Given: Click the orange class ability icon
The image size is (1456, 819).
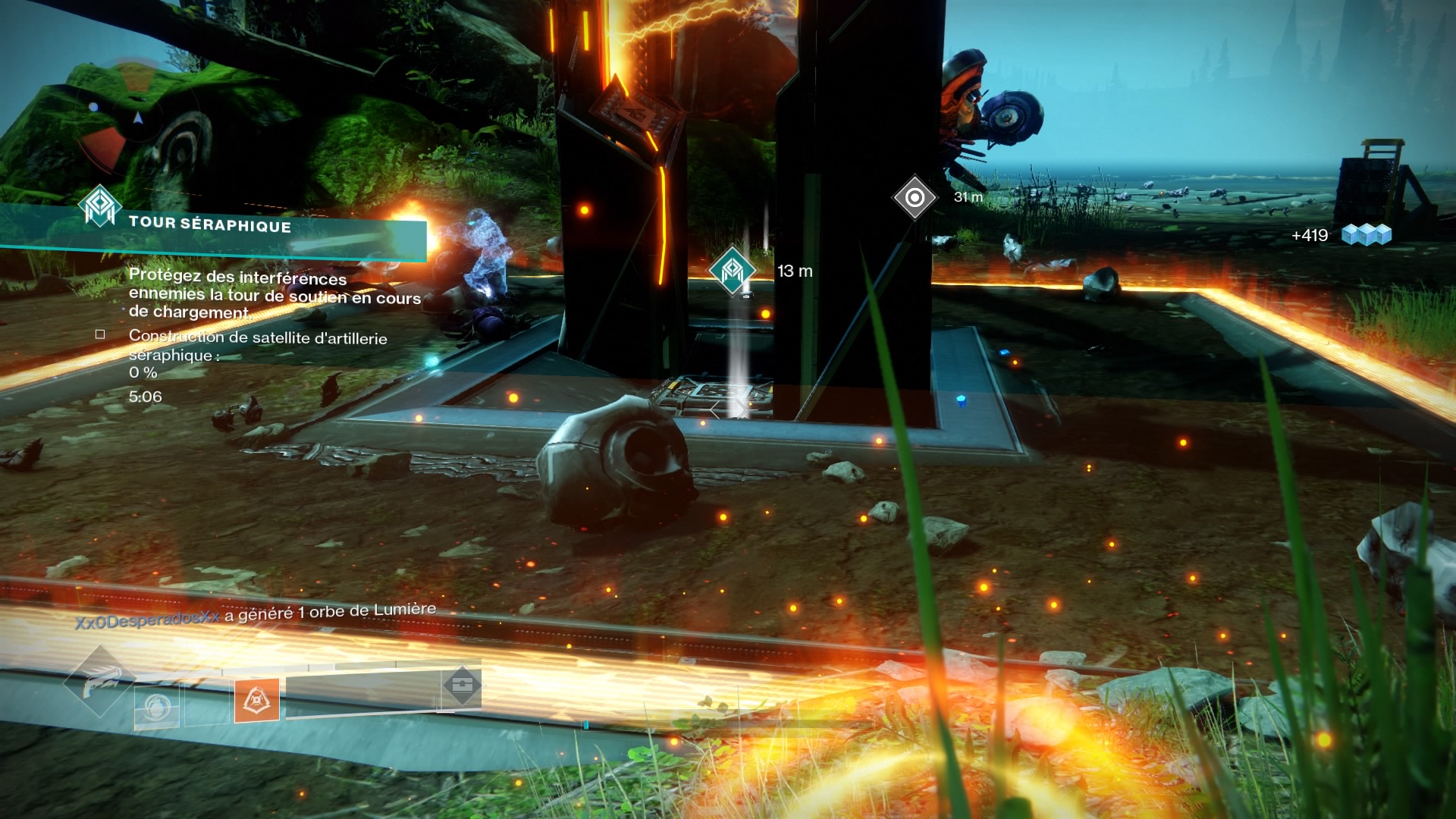Looking at the screenshot, I should click(x=256, y=700).
